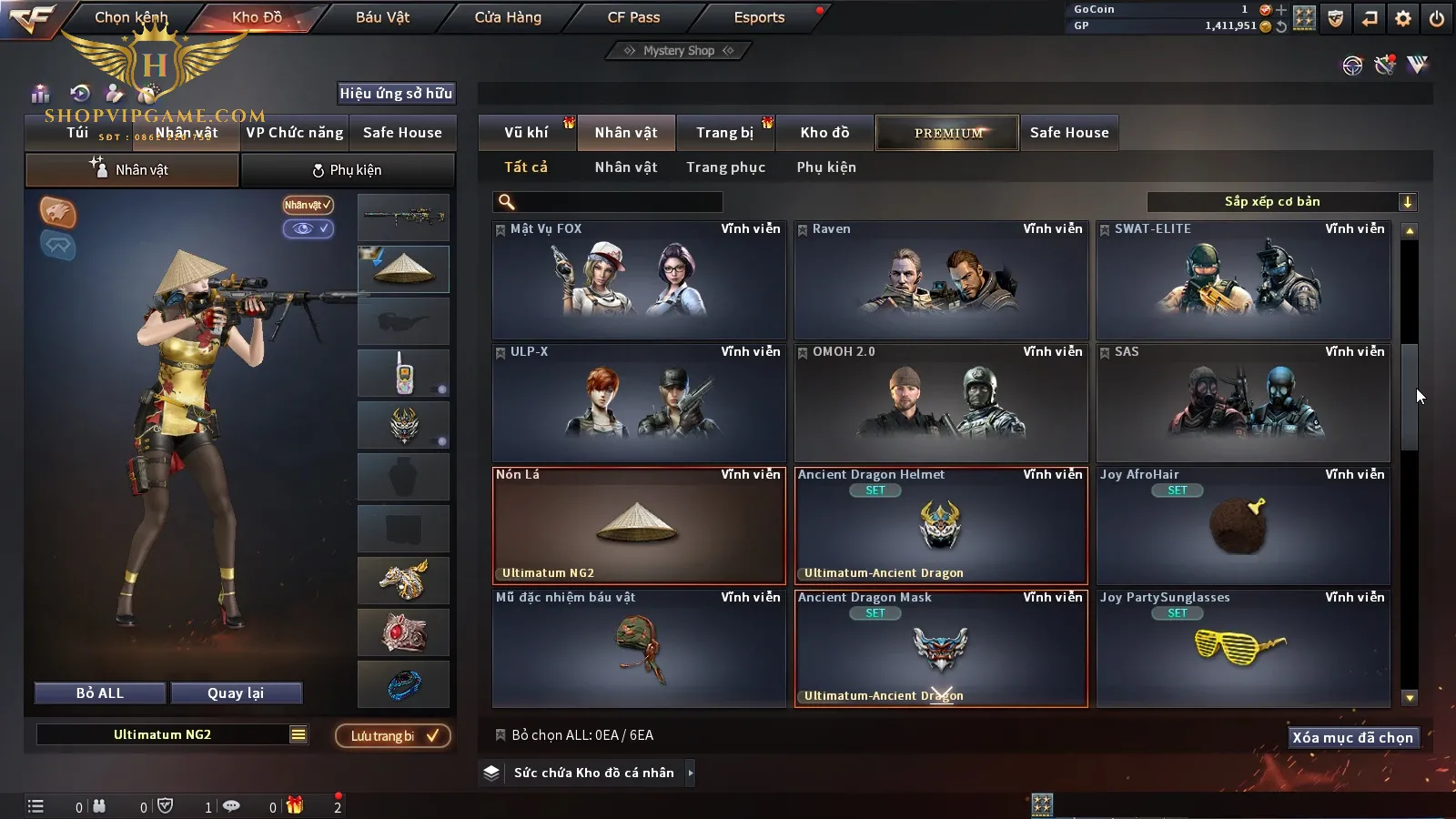Select the Ancient Dragon Mask item
This screenshot has width=1456, height=819.
[941, 649]
